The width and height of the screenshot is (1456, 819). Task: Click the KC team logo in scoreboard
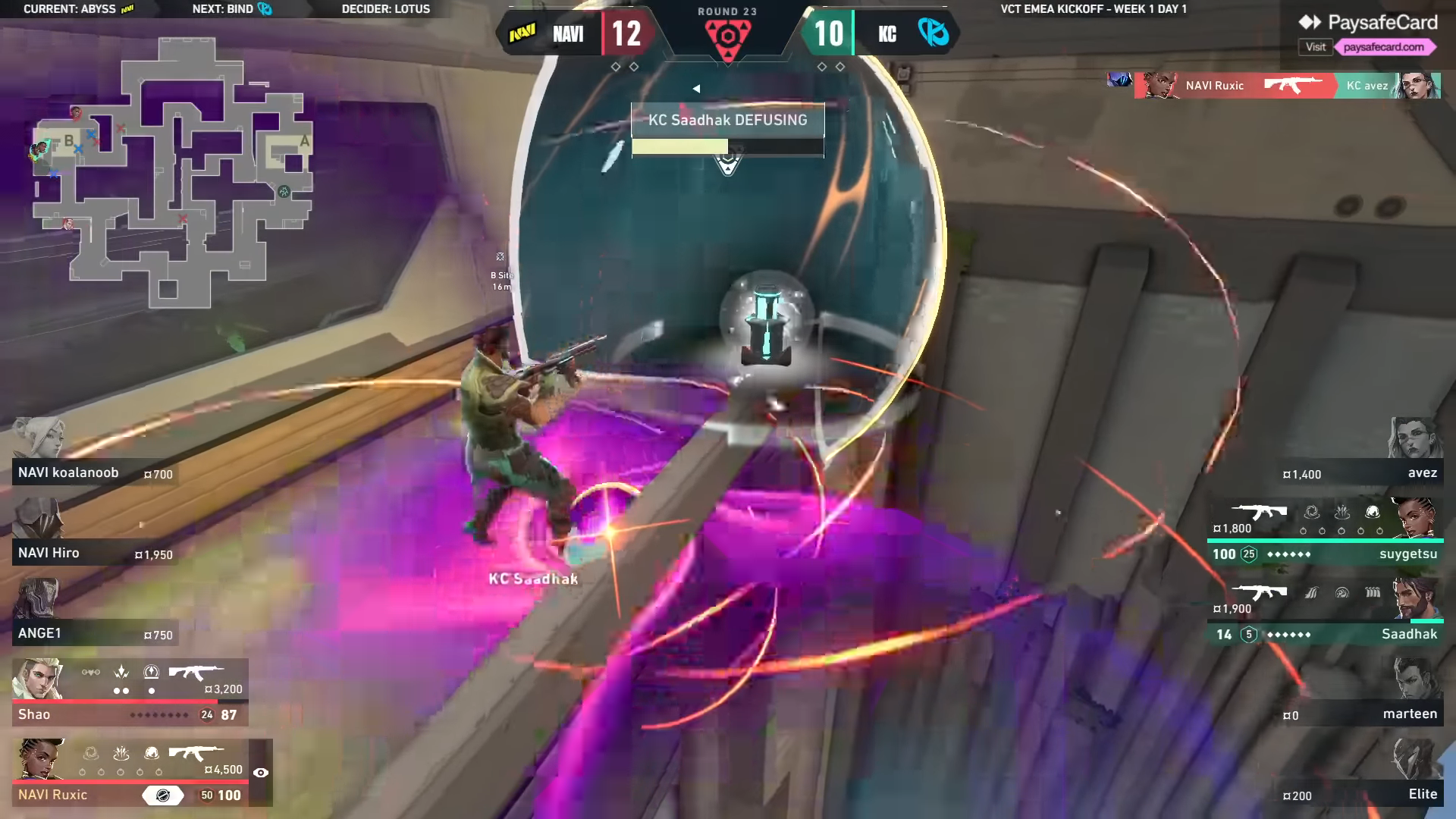coord(933,33)
